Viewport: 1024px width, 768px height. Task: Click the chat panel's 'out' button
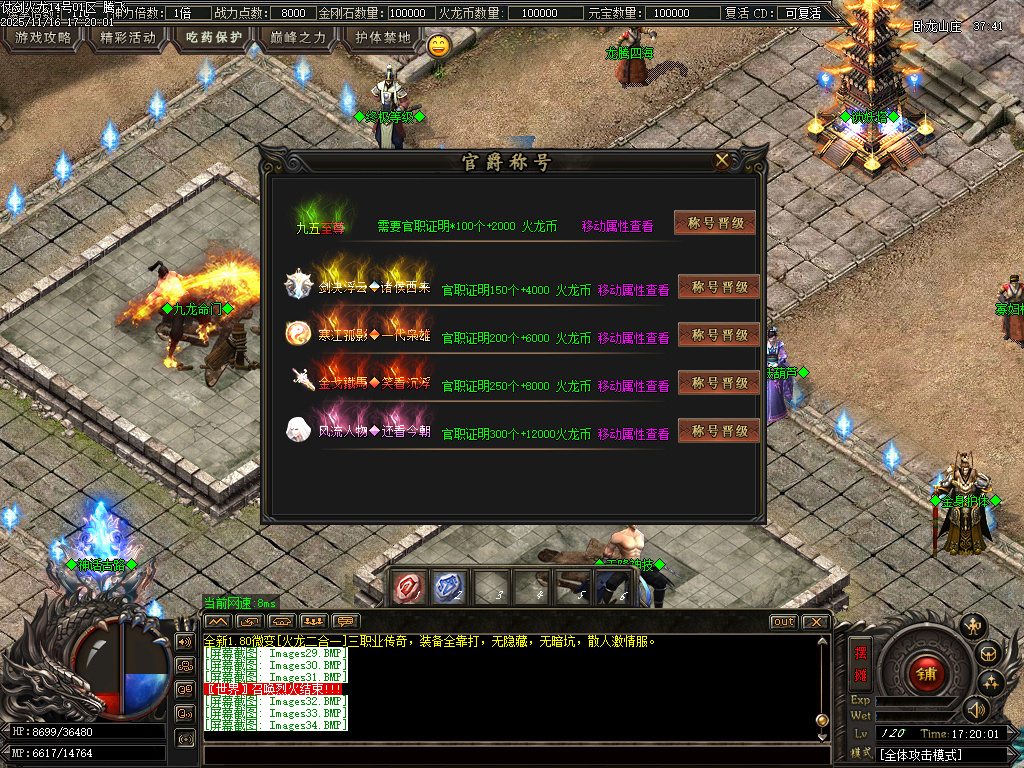coord(784,622)
